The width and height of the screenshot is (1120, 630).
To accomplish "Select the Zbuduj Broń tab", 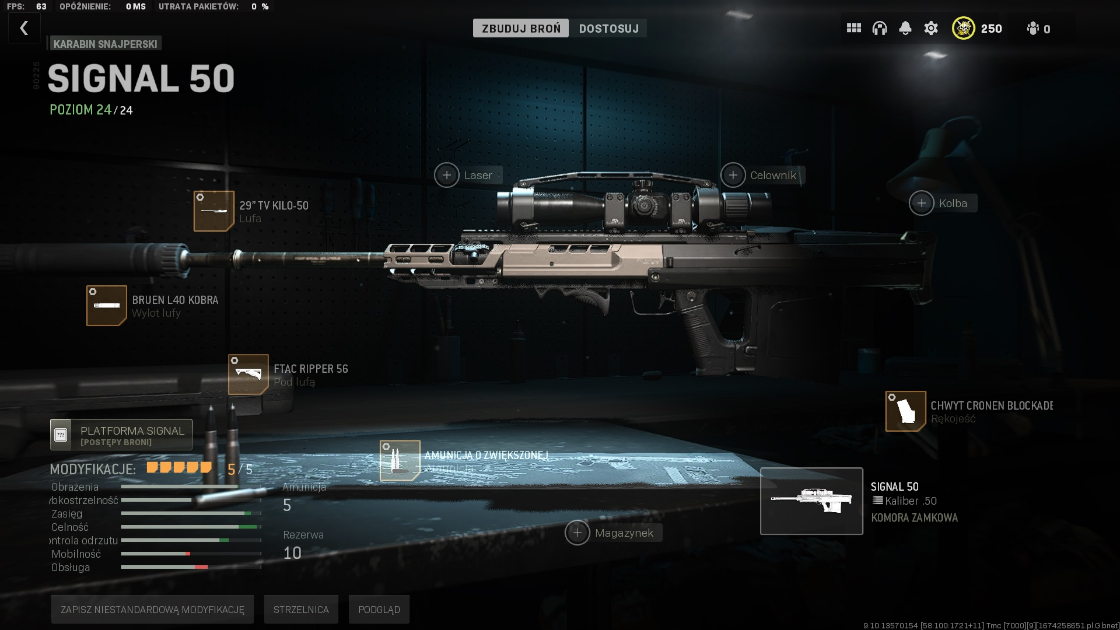I will [x=521, y=28].
